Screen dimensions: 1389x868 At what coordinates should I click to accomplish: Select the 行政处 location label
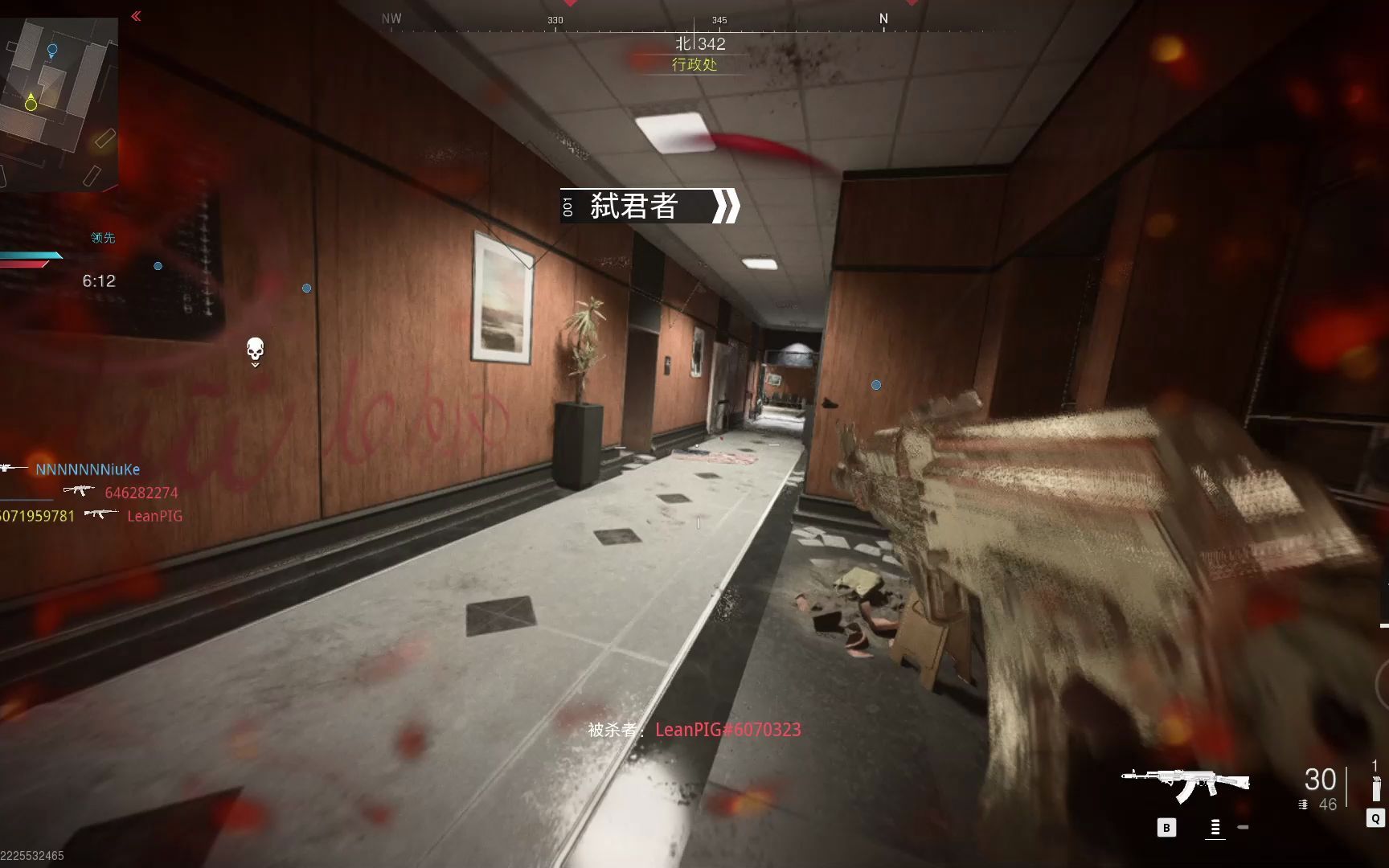pos(696,65)
